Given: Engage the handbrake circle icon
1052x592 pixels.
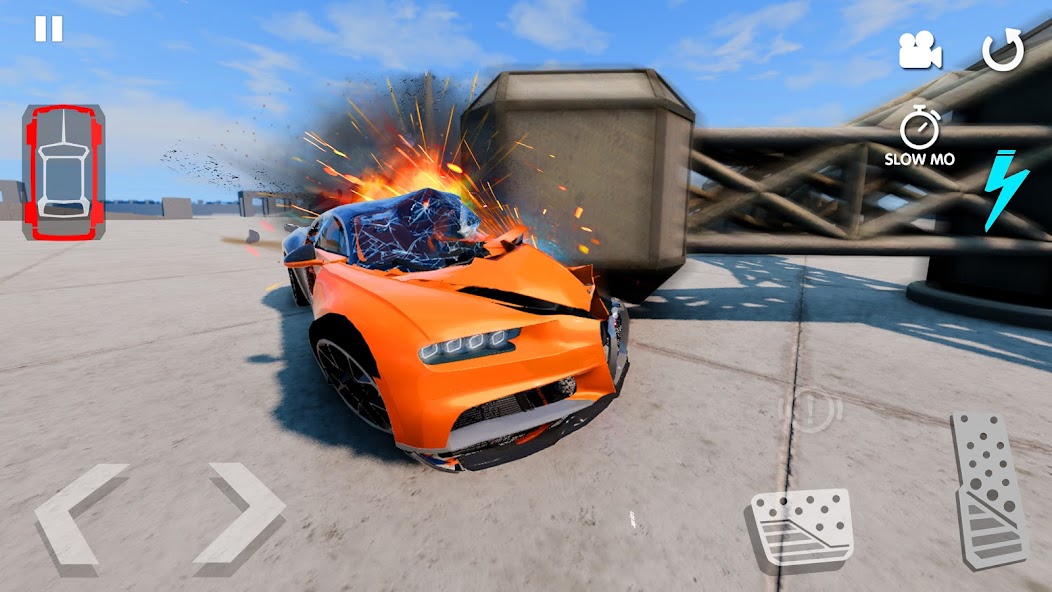Looking at the screenshot, I should pyautogui.click(x=810, y=410).
